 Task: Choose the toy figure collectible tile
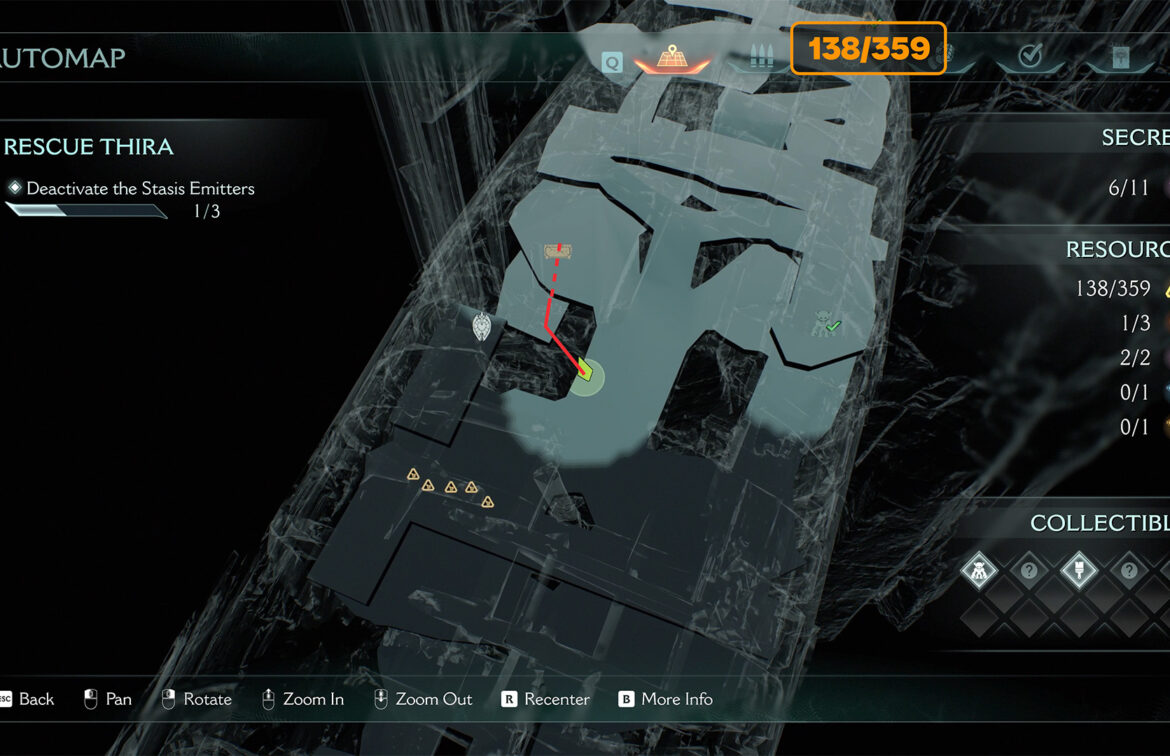point(979,571)
